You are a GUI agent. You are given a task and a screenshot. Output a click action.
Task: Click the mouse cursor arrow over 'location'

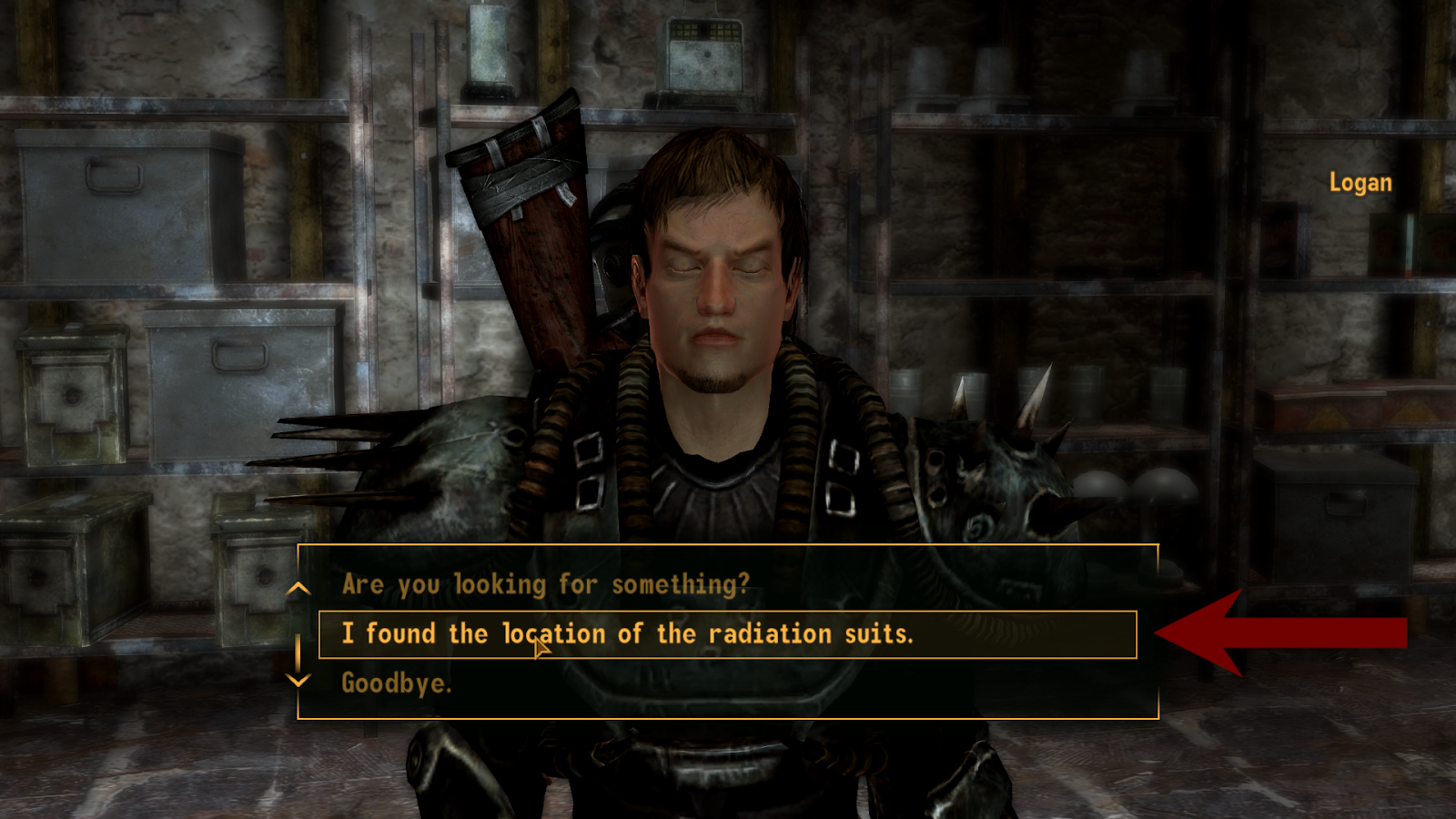(539, 646)
